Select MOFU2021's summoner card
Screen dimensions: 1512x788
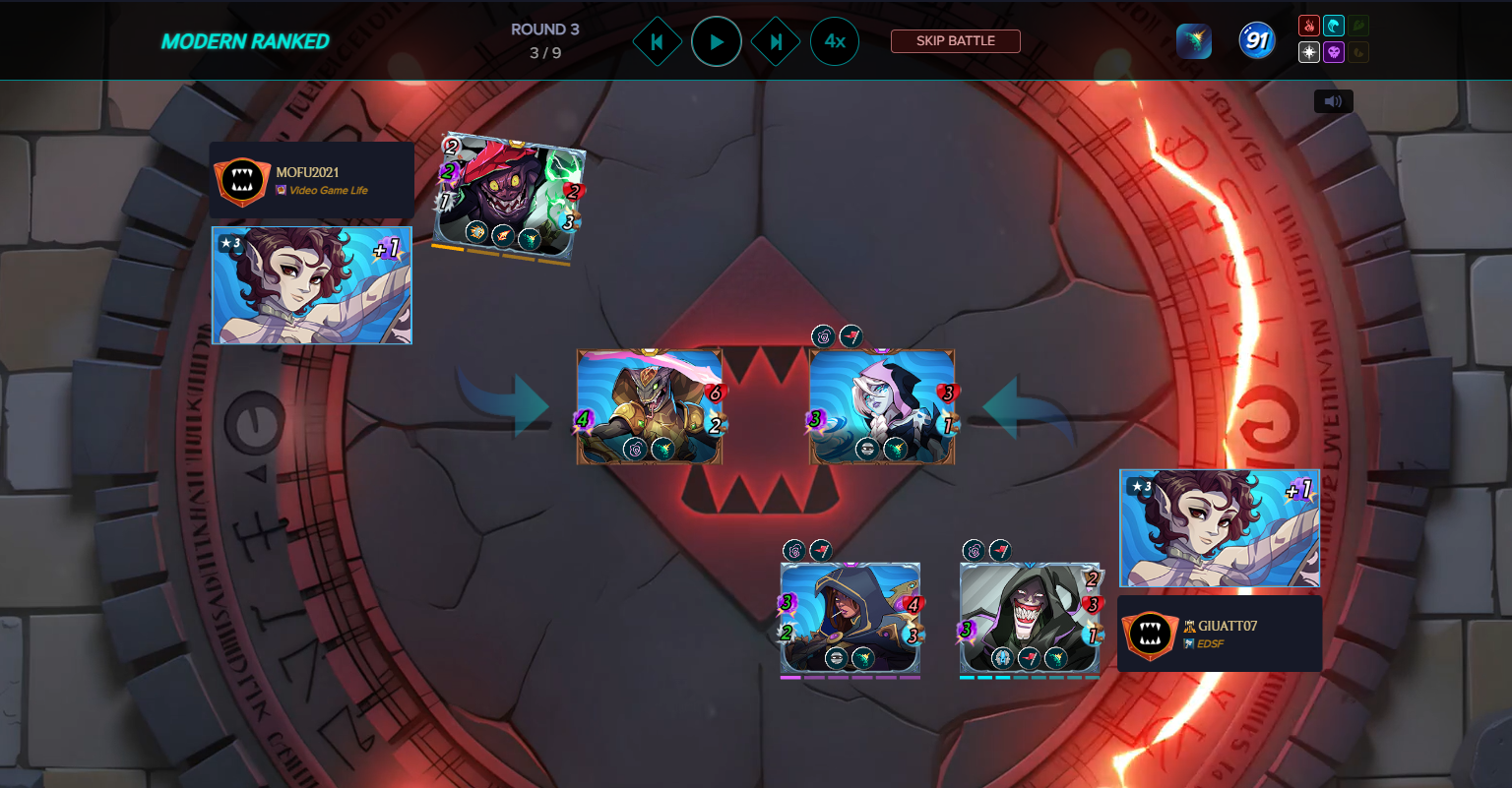[312, 285]
